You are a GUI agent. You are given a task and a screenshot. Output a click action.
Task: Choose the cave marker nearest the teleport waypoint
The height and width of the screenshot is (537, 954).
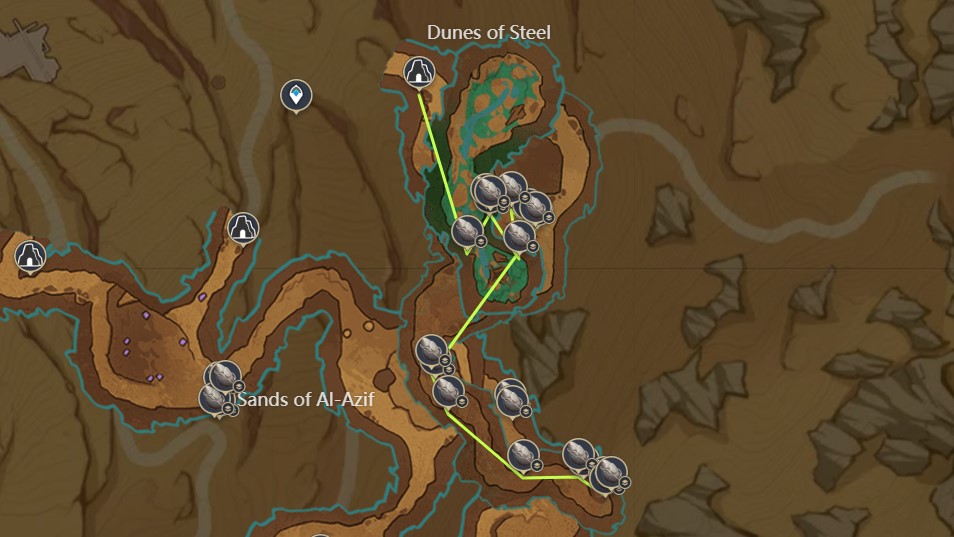point(242,228)
